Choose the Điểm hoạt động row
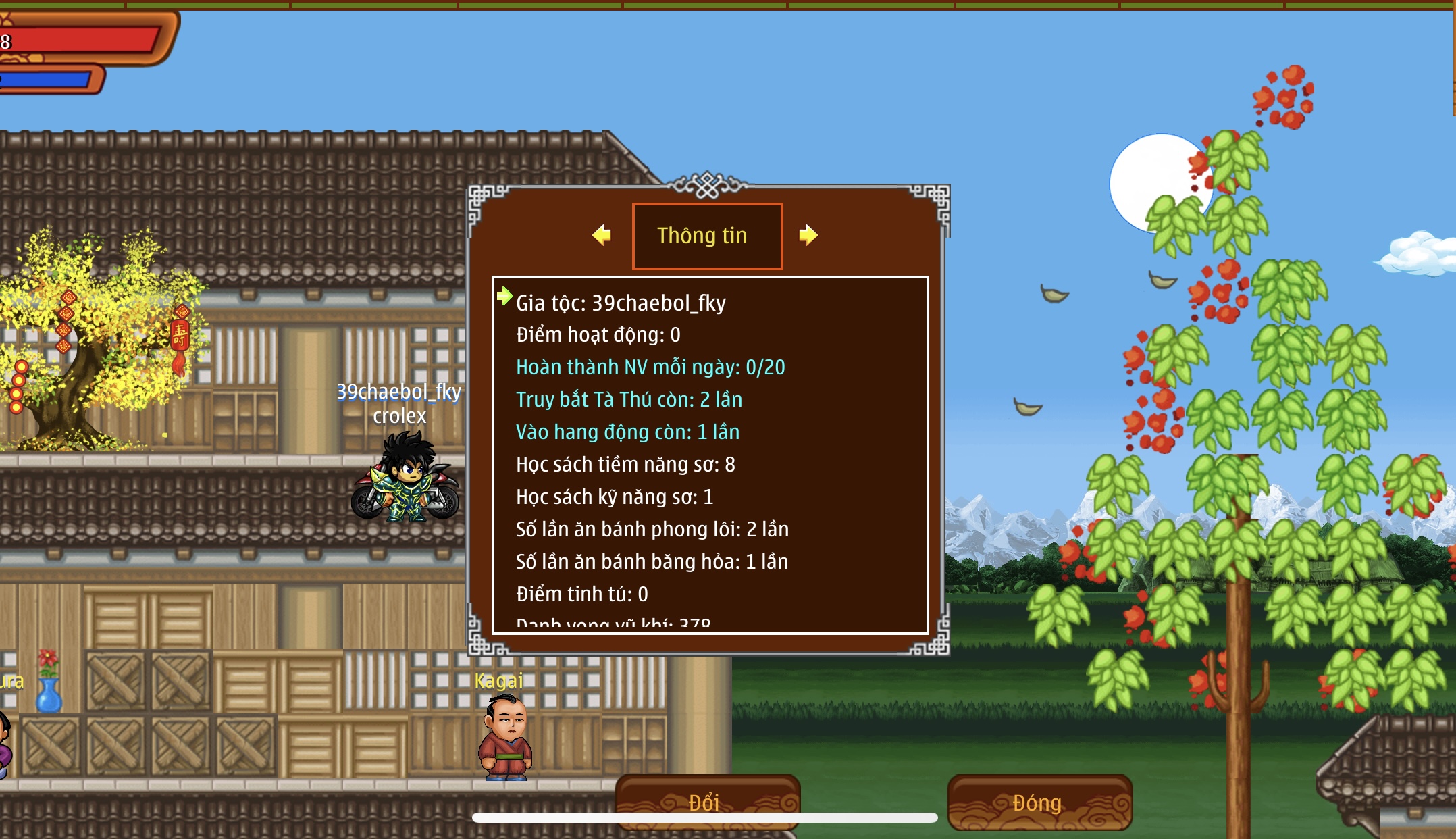Screen dimensions: 1456x839 [x=598, y=335]
